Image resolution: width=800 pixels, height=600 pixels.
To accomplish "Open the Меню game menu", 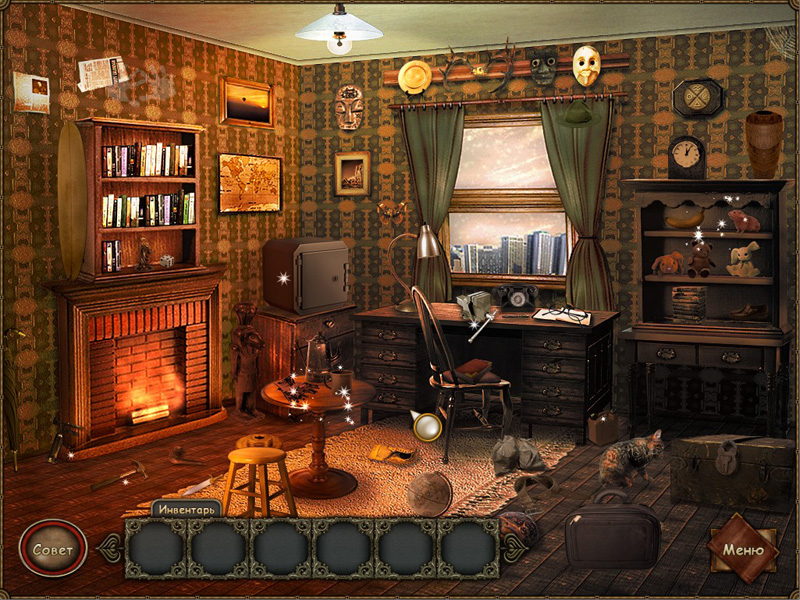I will click(743, 549).
